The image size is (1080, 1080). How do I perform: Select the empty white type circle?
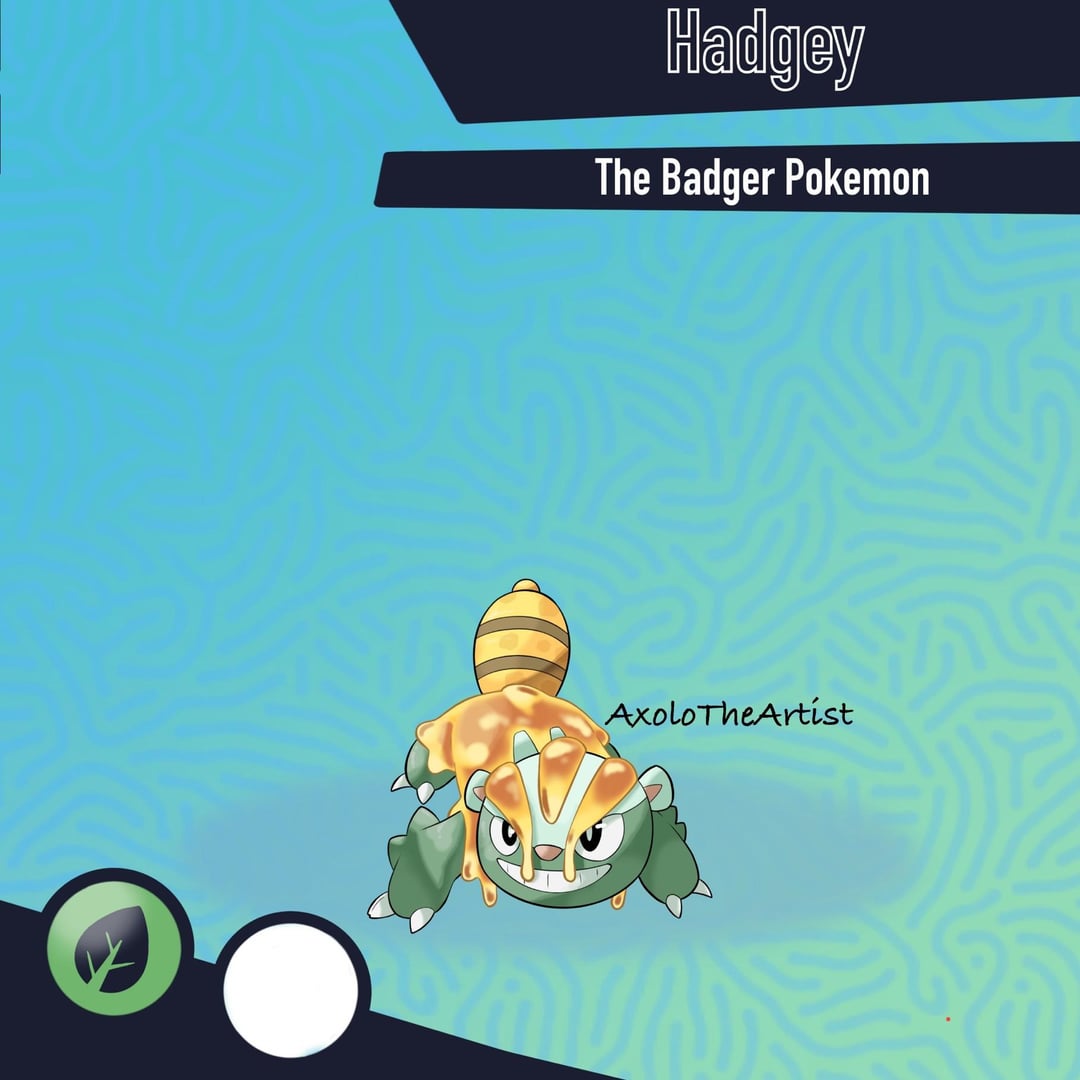pyautogui.click(x=291, y=989)
